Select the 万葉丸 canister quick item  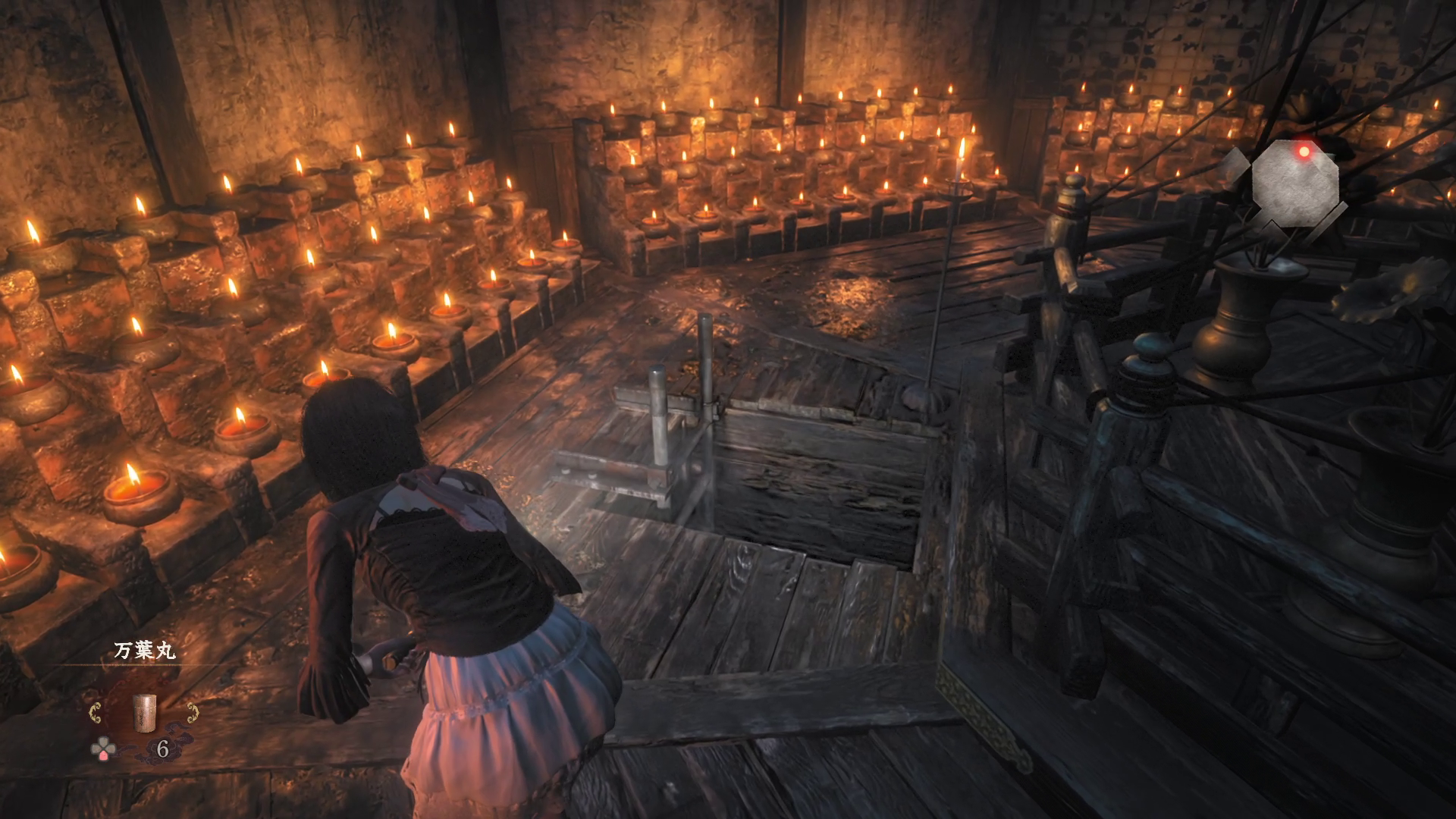pos(141,714)
